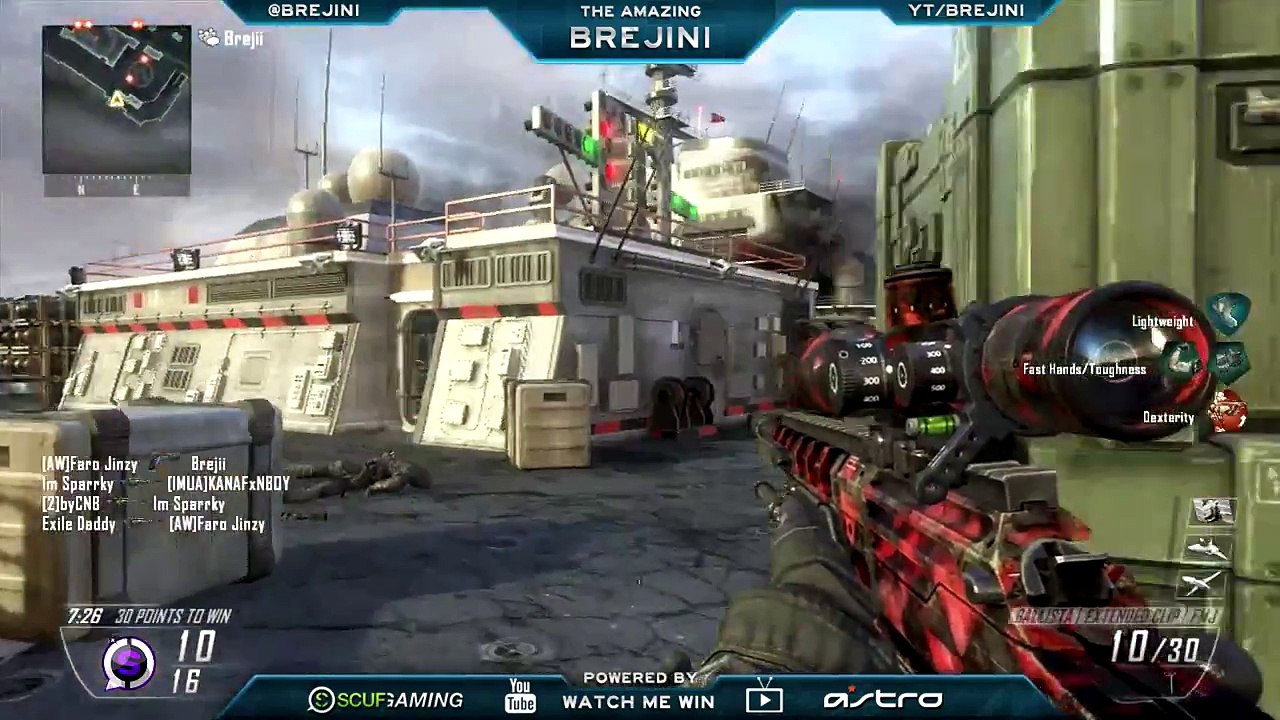Open the YouTube logo in the banner
The image size is (1280, 720).
(x=520, y=695)
